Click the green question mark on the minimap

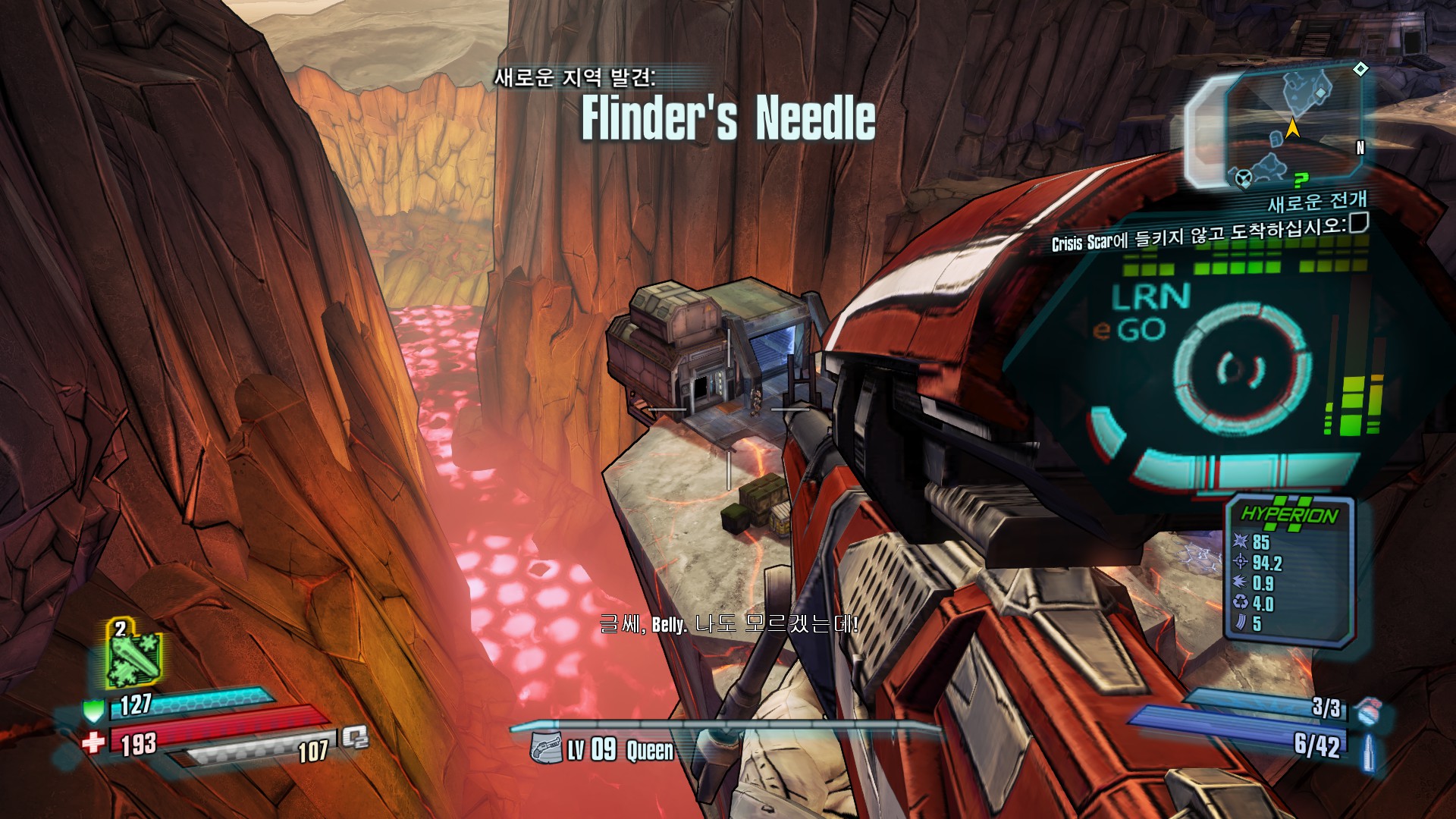(x=1301, y=179)
